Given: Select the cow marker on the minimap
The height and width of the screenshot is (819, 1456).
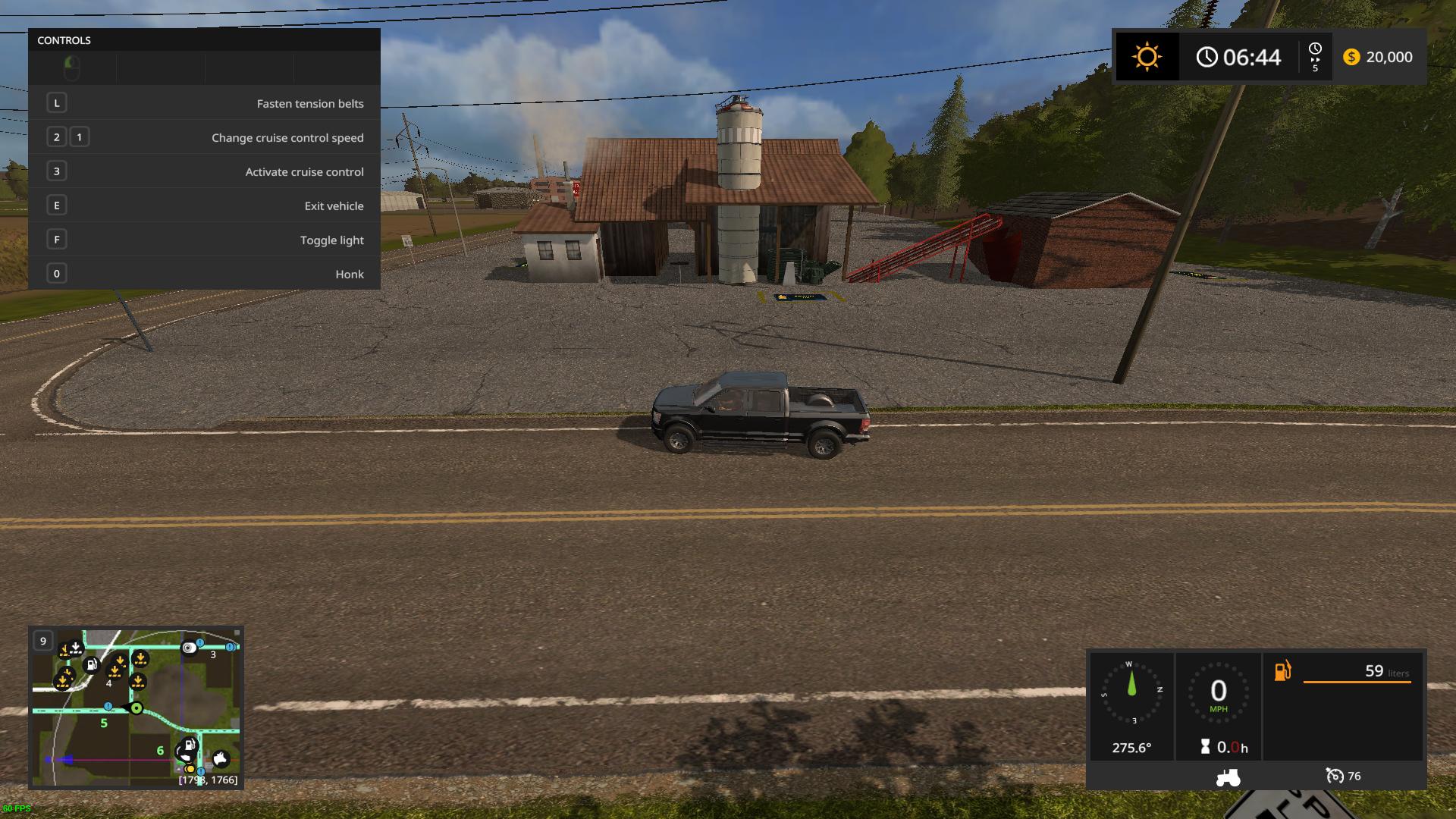Looking at the screenshot, I should tap(221, 758).
